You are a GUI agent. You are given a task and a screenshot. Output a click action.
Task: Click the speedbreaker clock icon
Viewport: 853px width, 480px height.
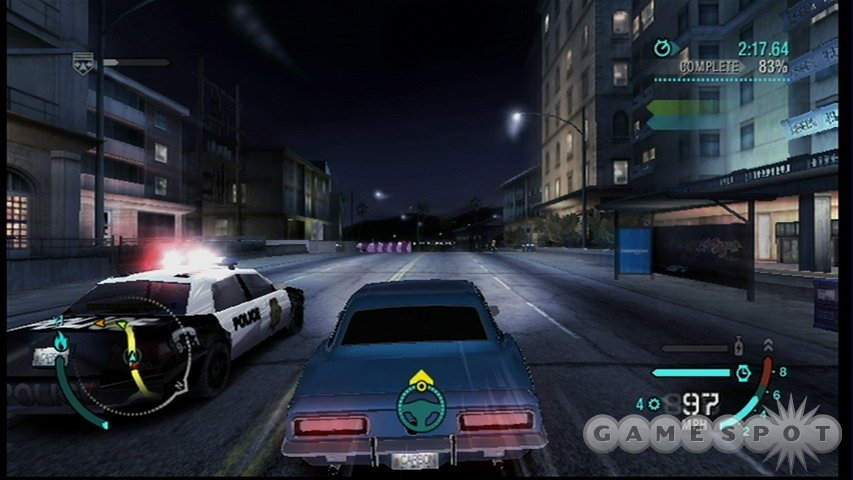(743, 372)
